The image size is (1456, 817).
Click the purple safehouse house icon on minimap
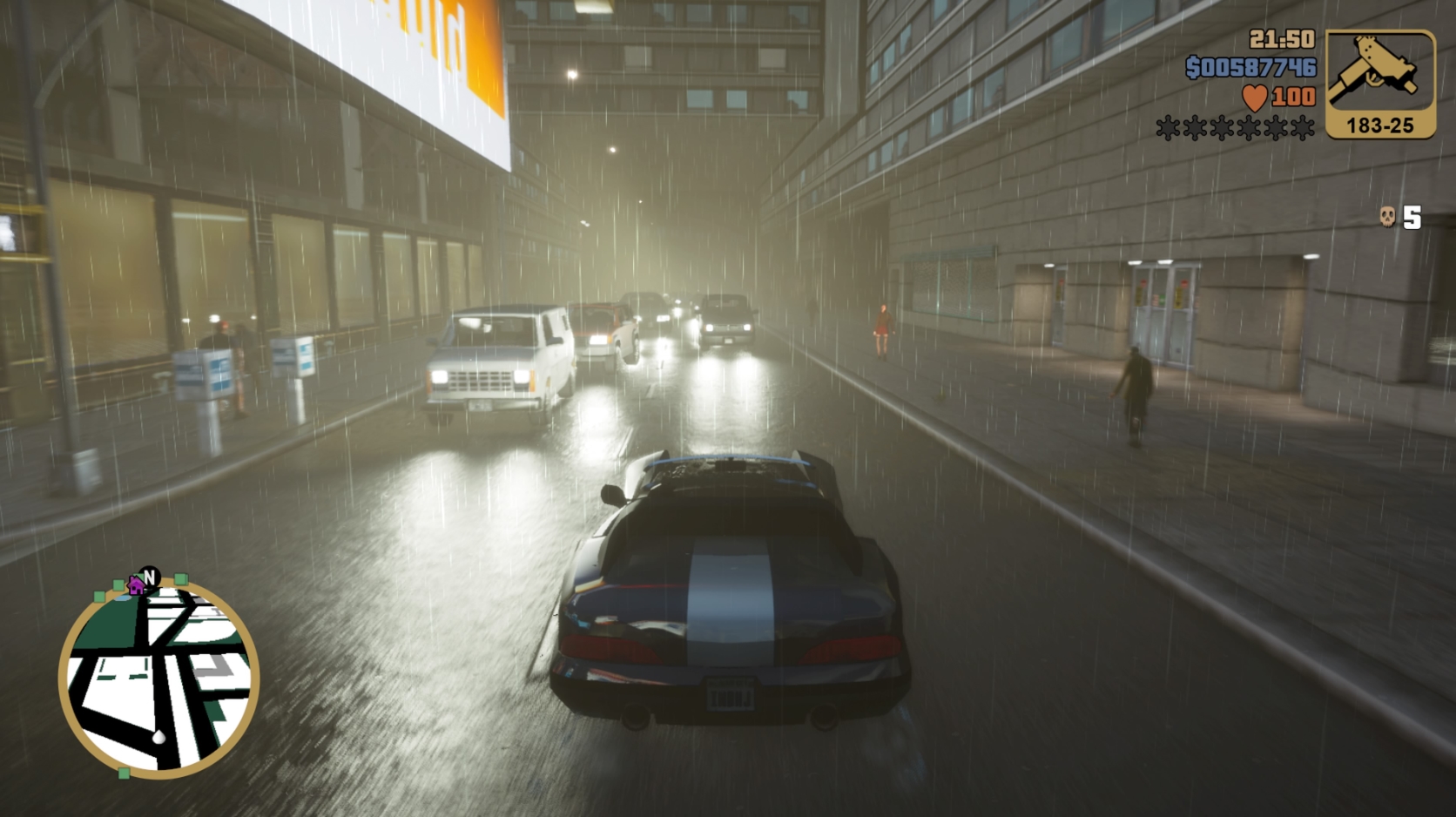pyautogui.click(x=136, y=586)
